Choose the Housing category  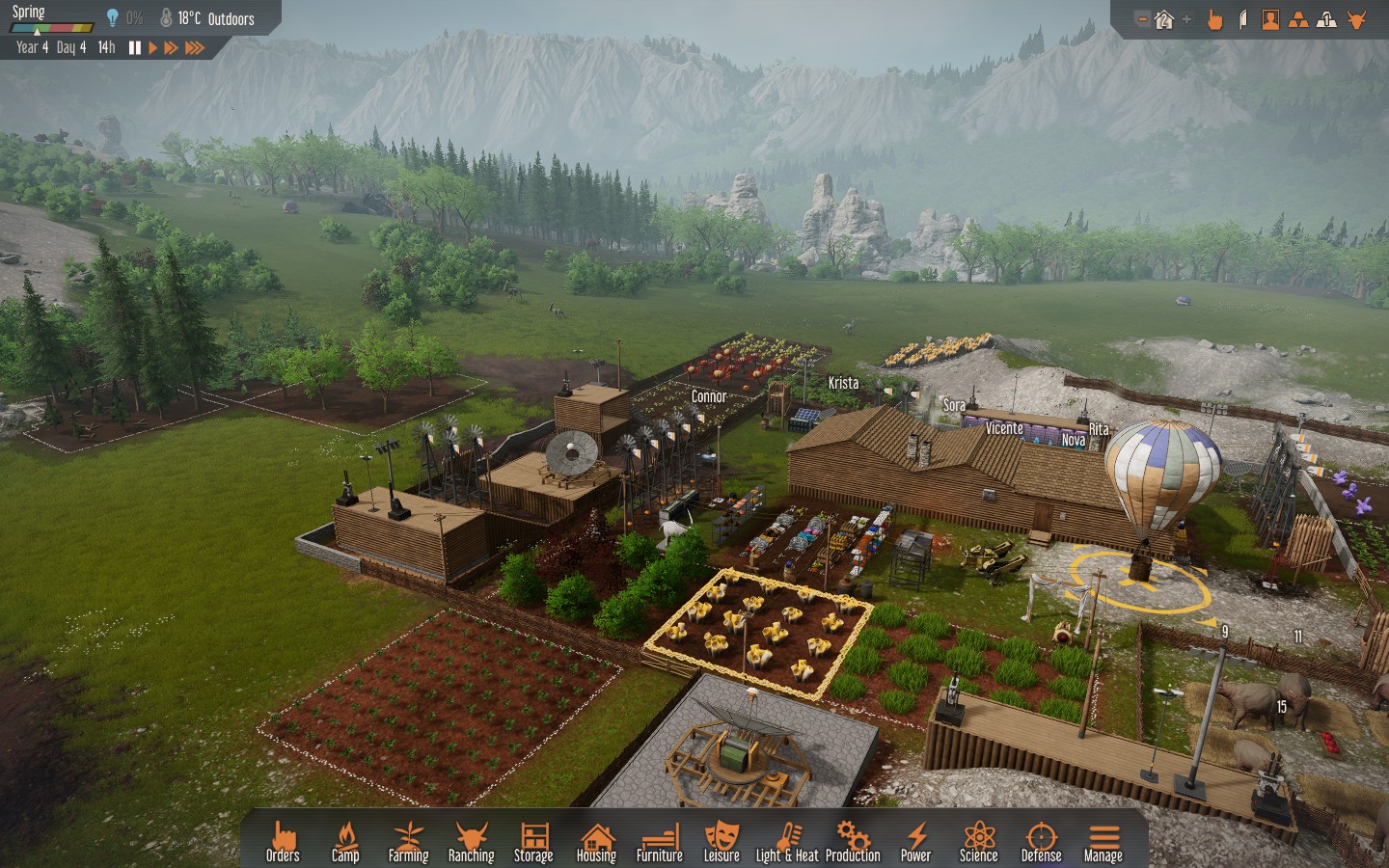596,841
